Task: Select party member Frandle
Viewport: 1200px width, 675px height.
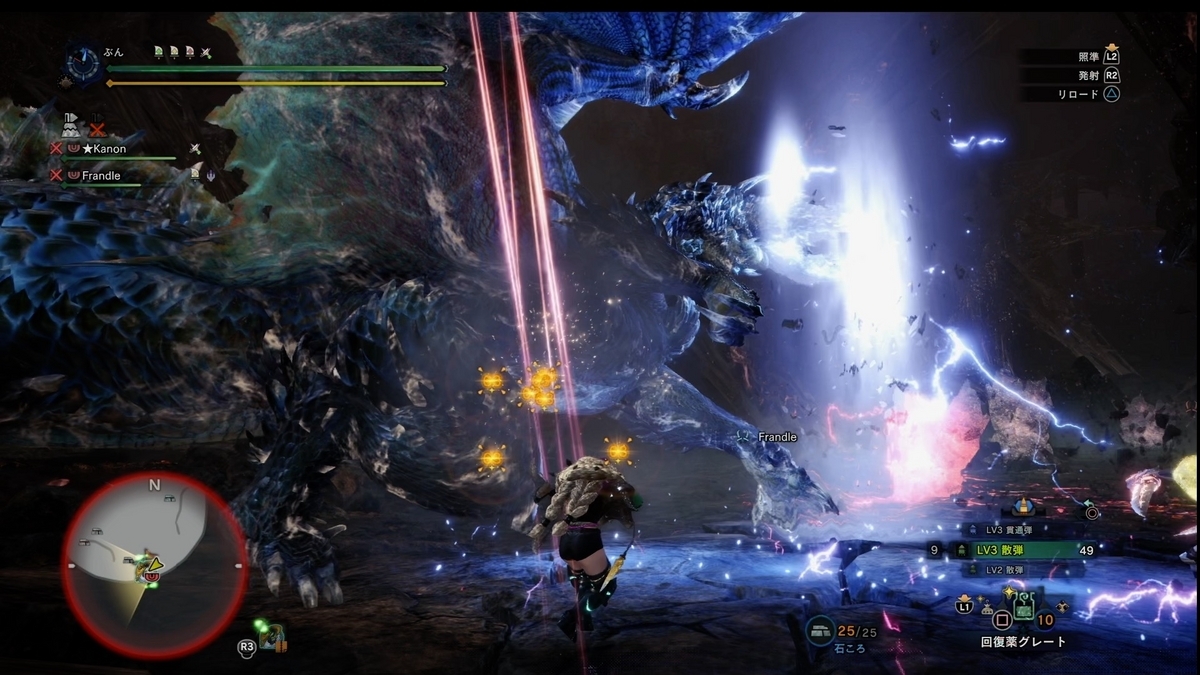Action: [x=101, y=175]
